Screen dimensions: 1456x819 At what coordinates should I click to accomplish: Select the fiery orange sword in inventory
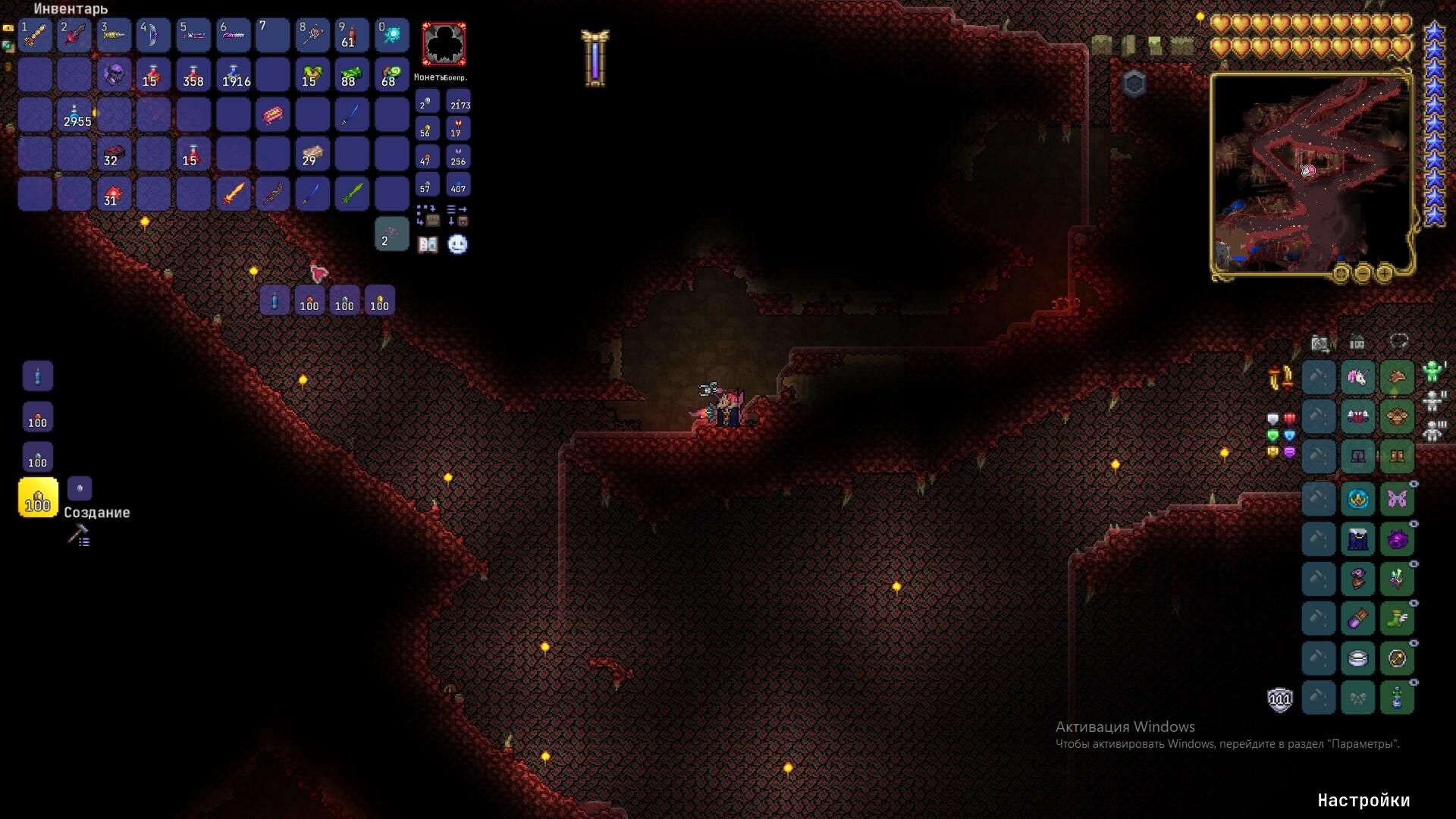(x=233, y=193)
